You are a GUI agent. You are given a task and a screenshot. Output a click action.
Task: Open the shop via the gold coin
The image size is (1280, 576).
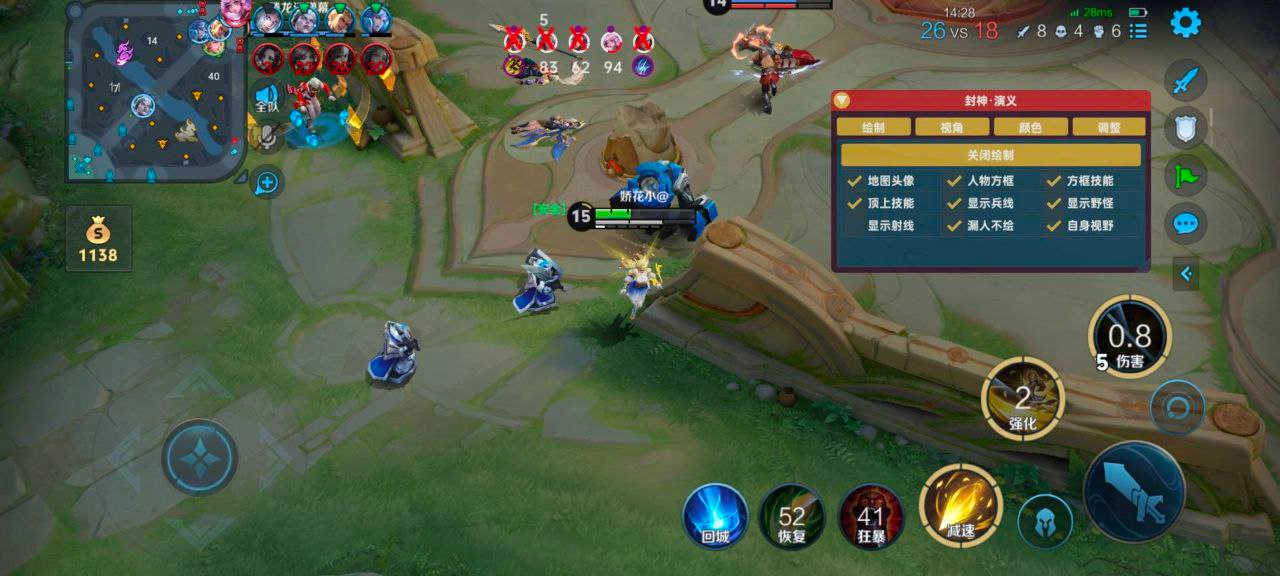(x=99, y=239)
